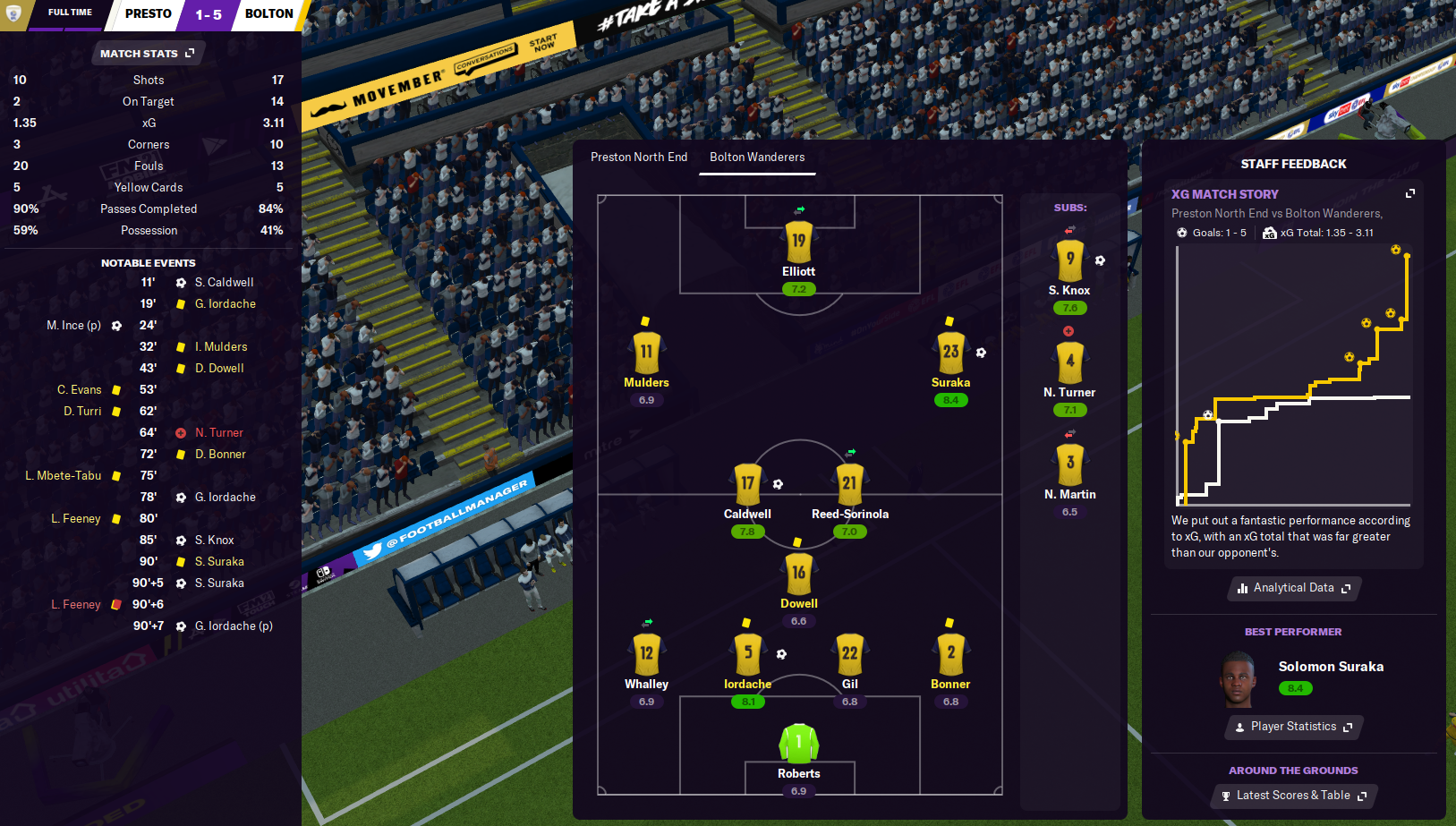Switch to the Preston North End tab
The image size is (1456, 826).
(639, 158)
